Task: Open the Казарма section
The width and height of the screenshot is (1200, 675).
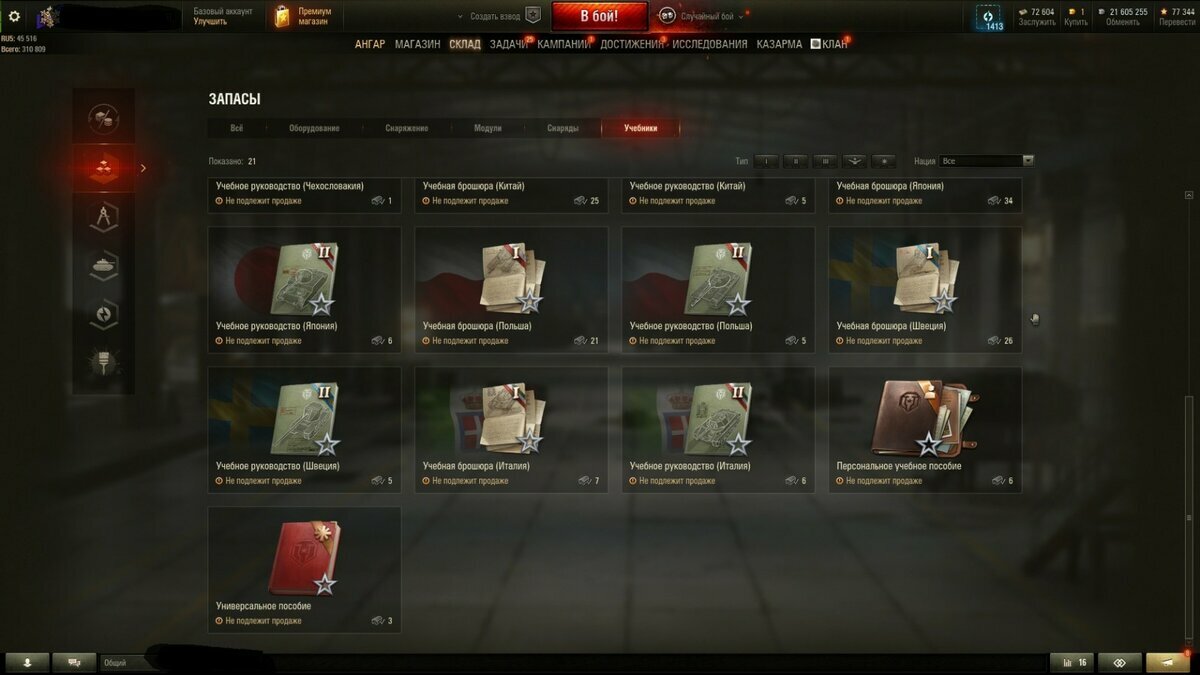Action: (x=779, y=44)
